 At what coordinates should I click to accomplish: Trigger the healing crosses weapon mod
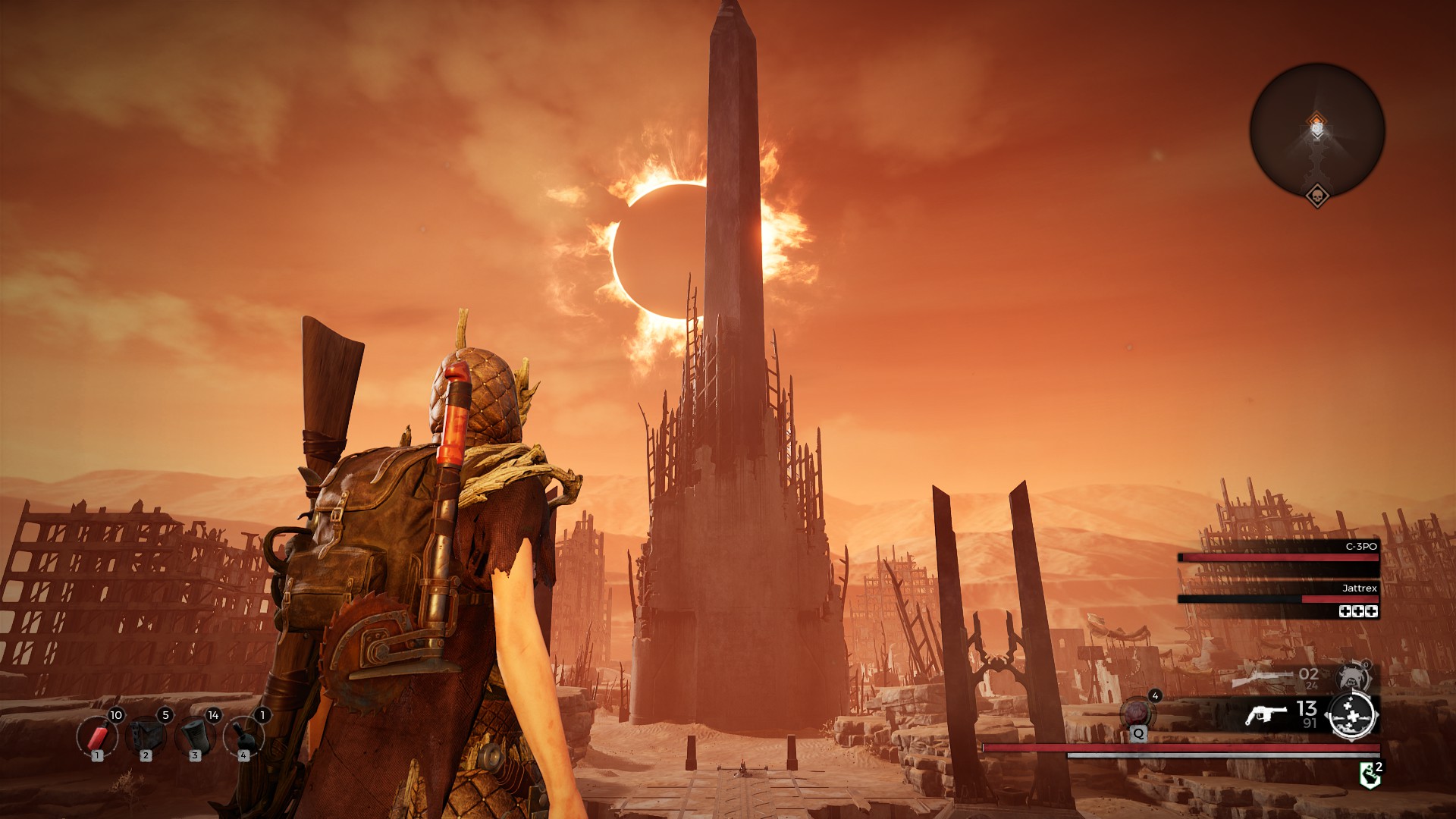[1353, 715]
